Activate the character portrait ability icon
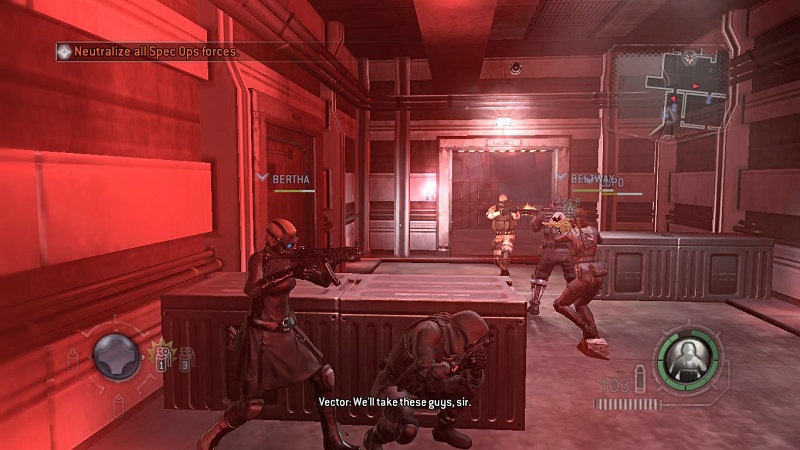This screenshot has height=450, width=800. point(687,353)
